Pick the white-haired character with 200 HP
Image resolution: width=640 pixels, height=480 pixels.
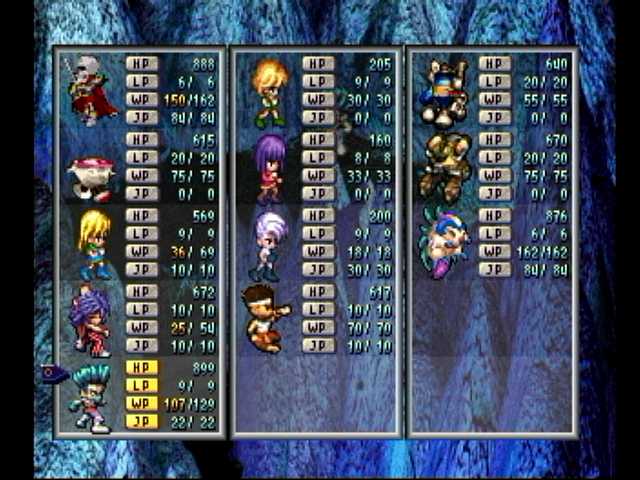click(269, 243)
